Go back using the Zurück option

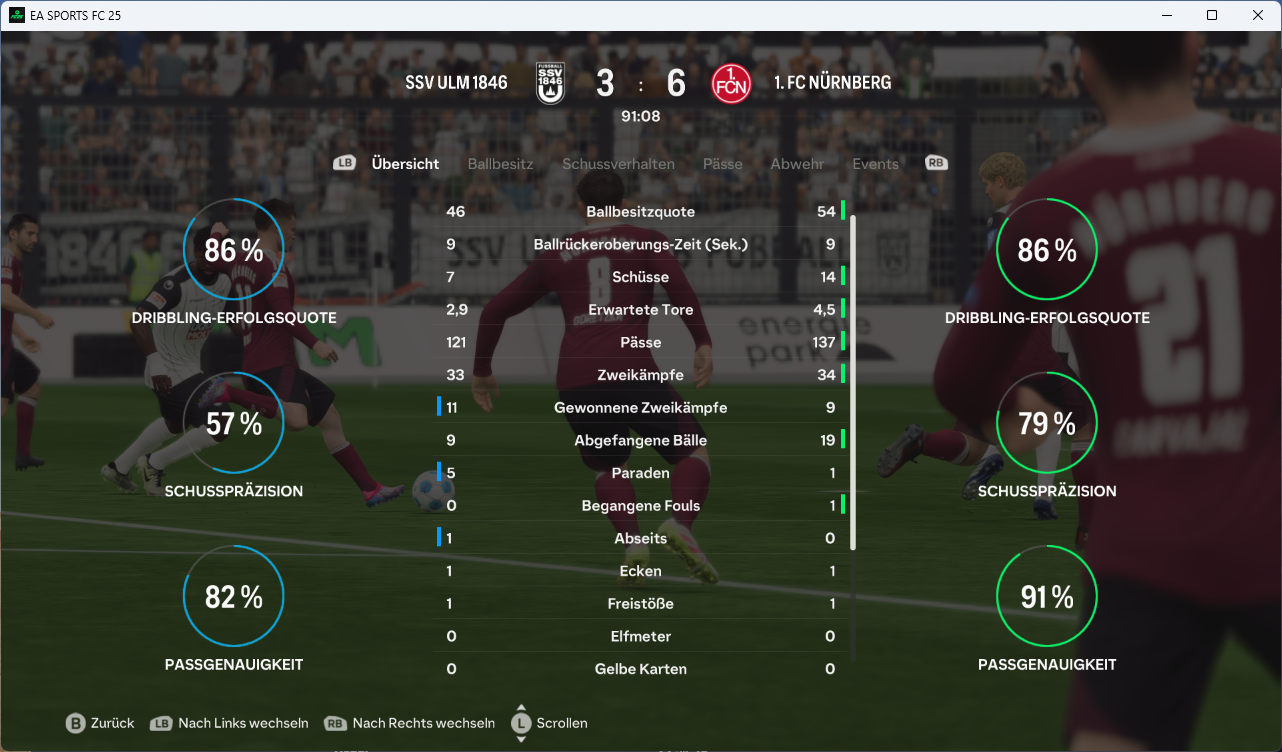[x=100, y=723]
